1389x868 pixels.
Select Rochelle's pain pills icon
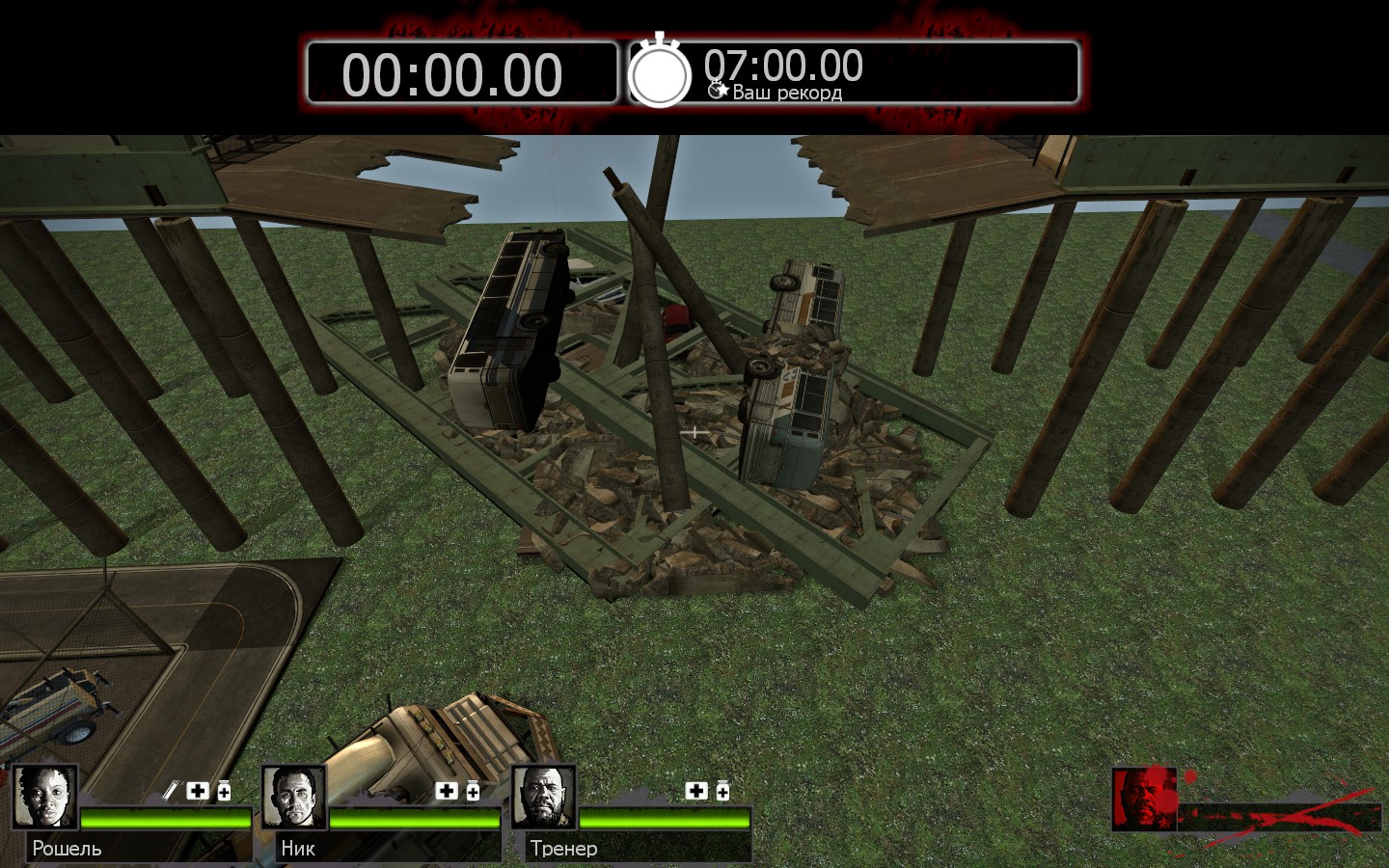pos(224,791)
